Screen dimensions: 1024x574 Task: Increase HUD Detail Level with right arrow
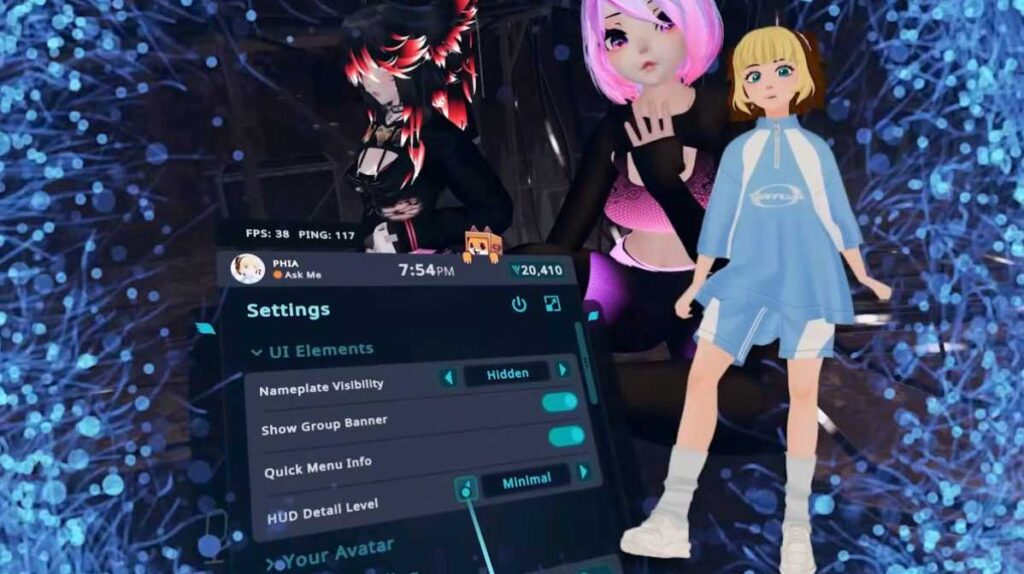[583, 471]
